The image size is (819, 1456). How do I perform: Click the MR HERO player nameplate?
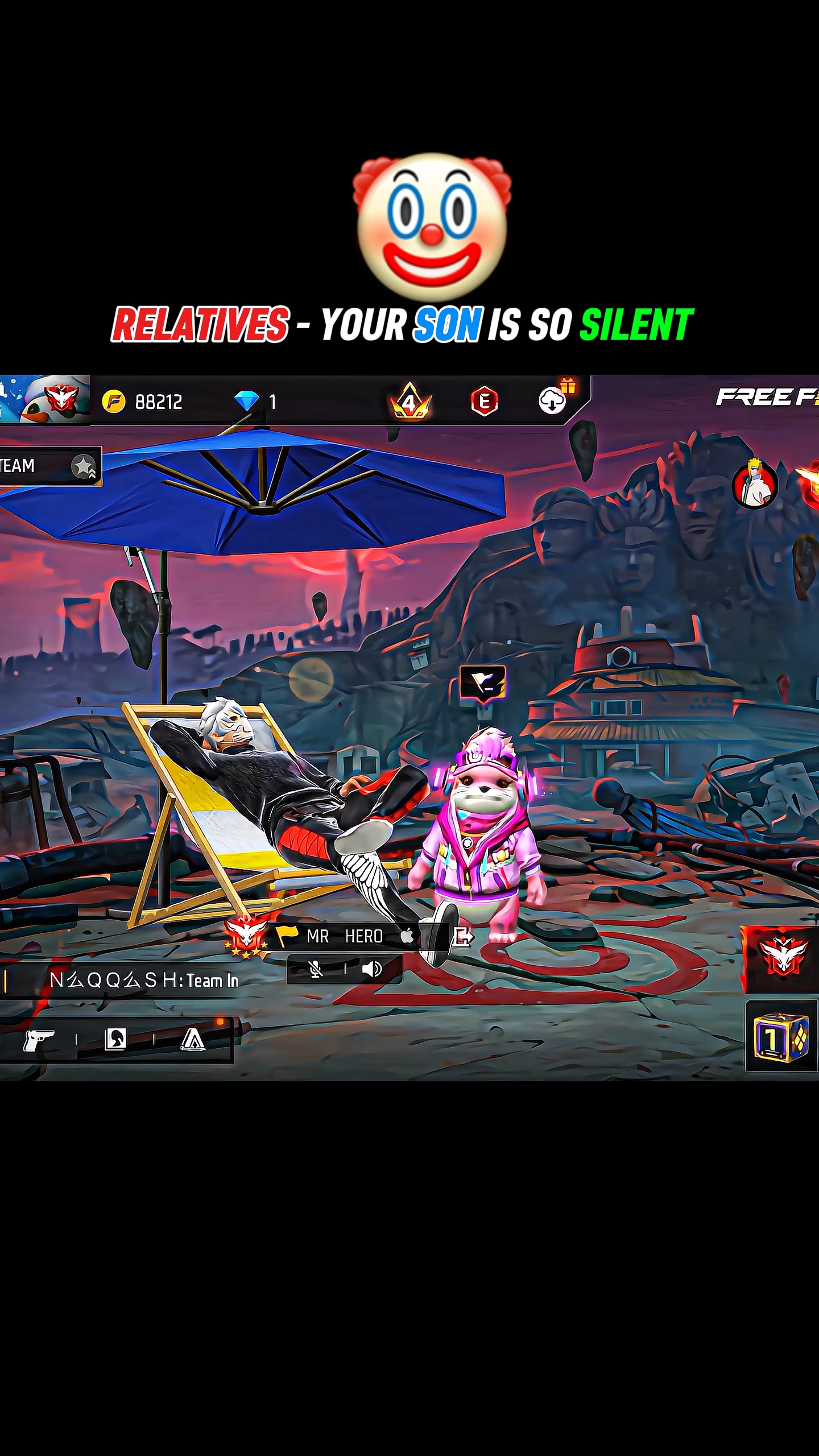coord(344,936)
